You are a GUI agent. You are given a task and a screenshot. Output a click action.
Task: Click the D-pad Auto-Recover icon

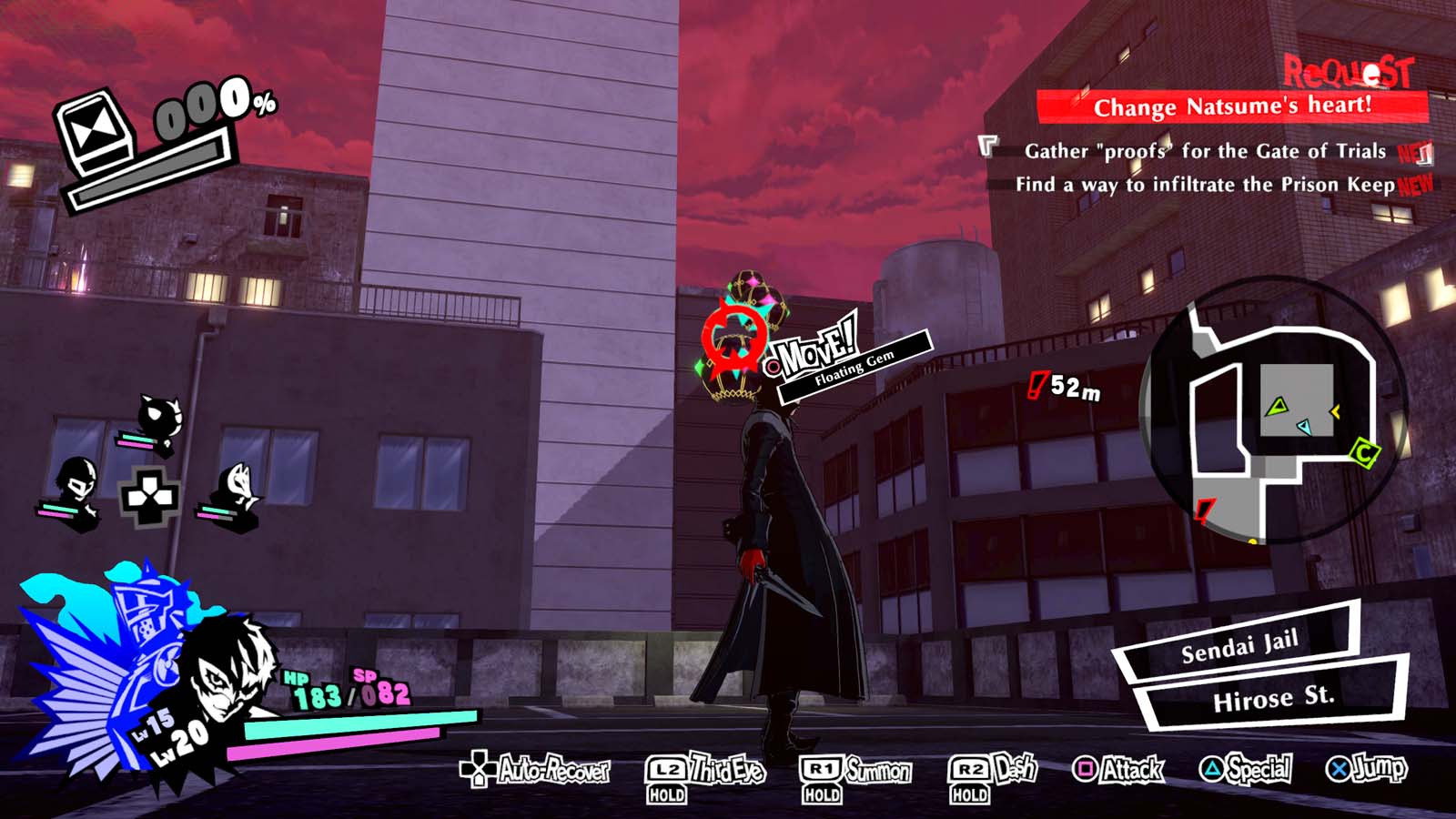477,772
